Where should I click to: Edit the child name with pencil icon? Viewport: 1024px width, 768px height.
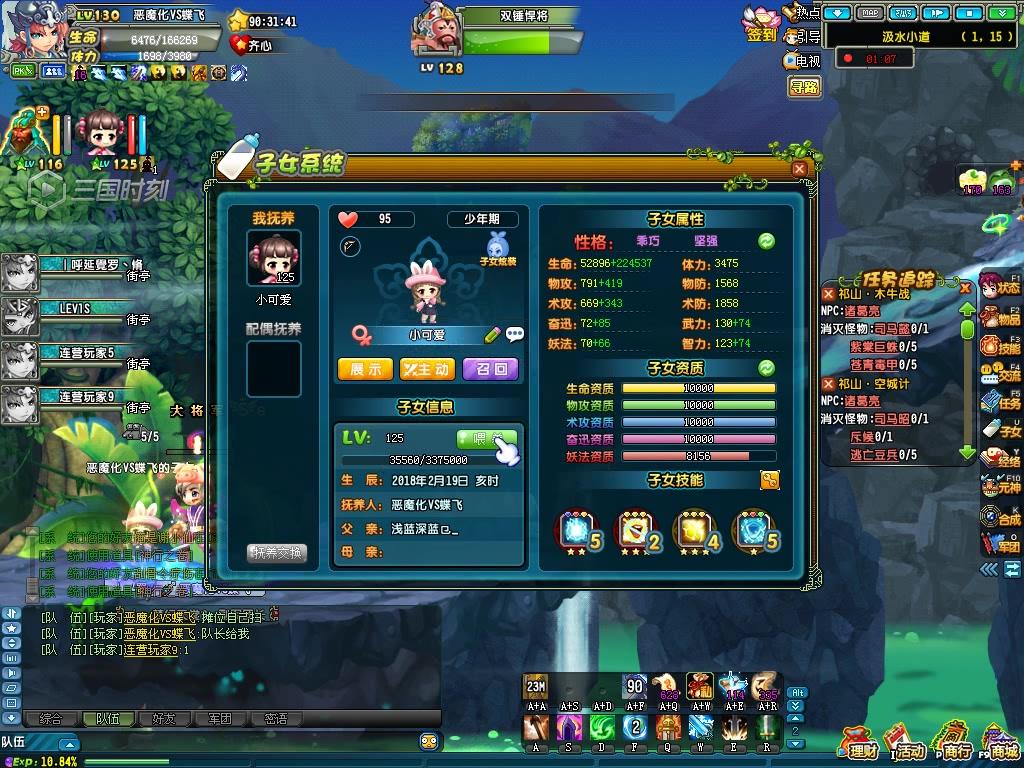click(493, 334)
